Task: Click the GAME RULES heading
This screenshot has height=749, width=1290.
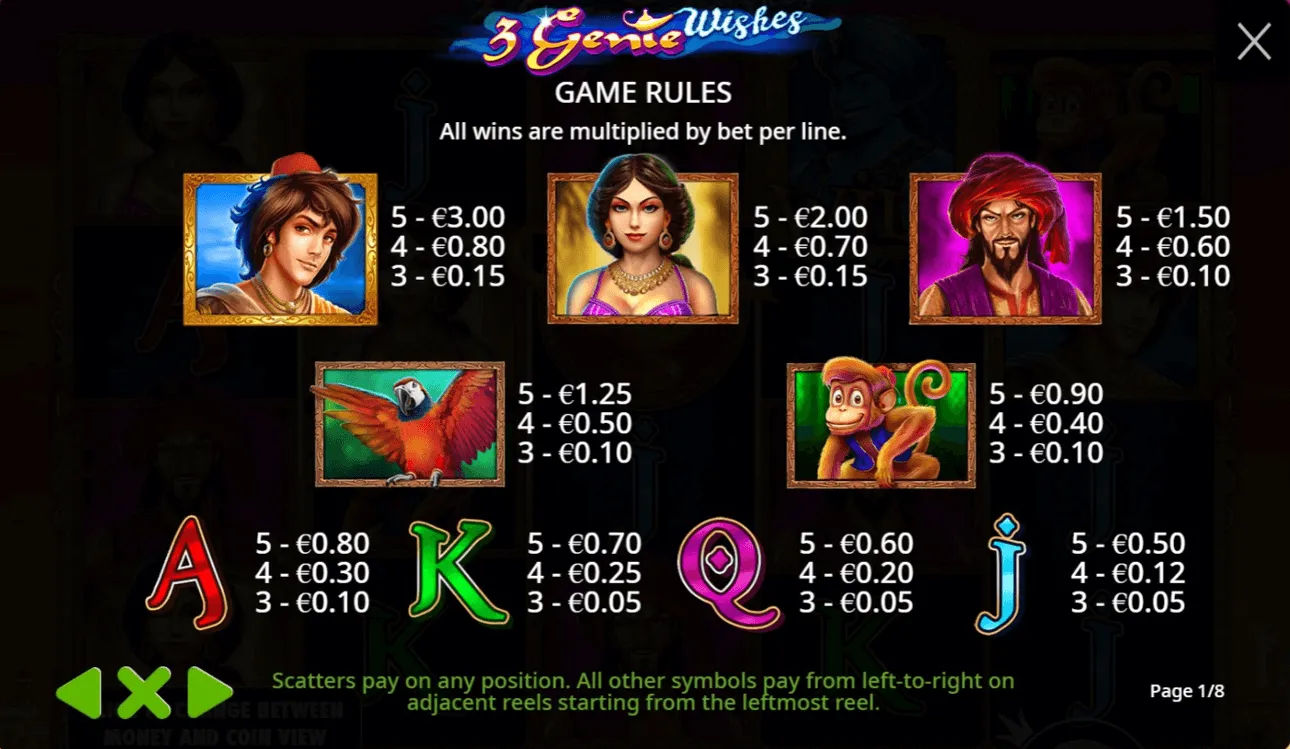Action: tap(644, 93)
